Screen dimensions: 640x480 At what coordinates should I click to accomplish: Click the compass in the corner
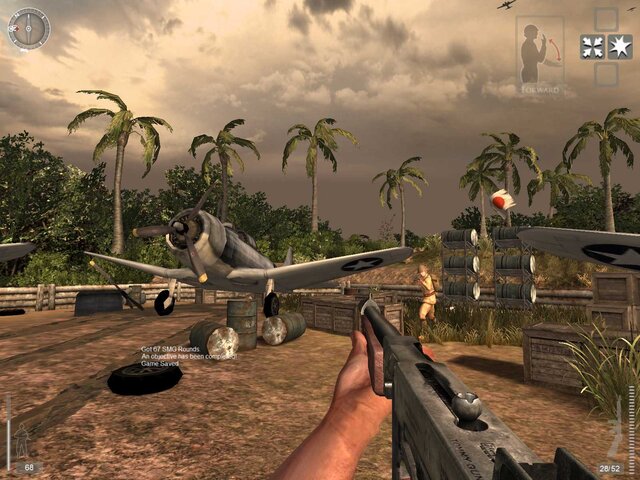coord(28,28)
